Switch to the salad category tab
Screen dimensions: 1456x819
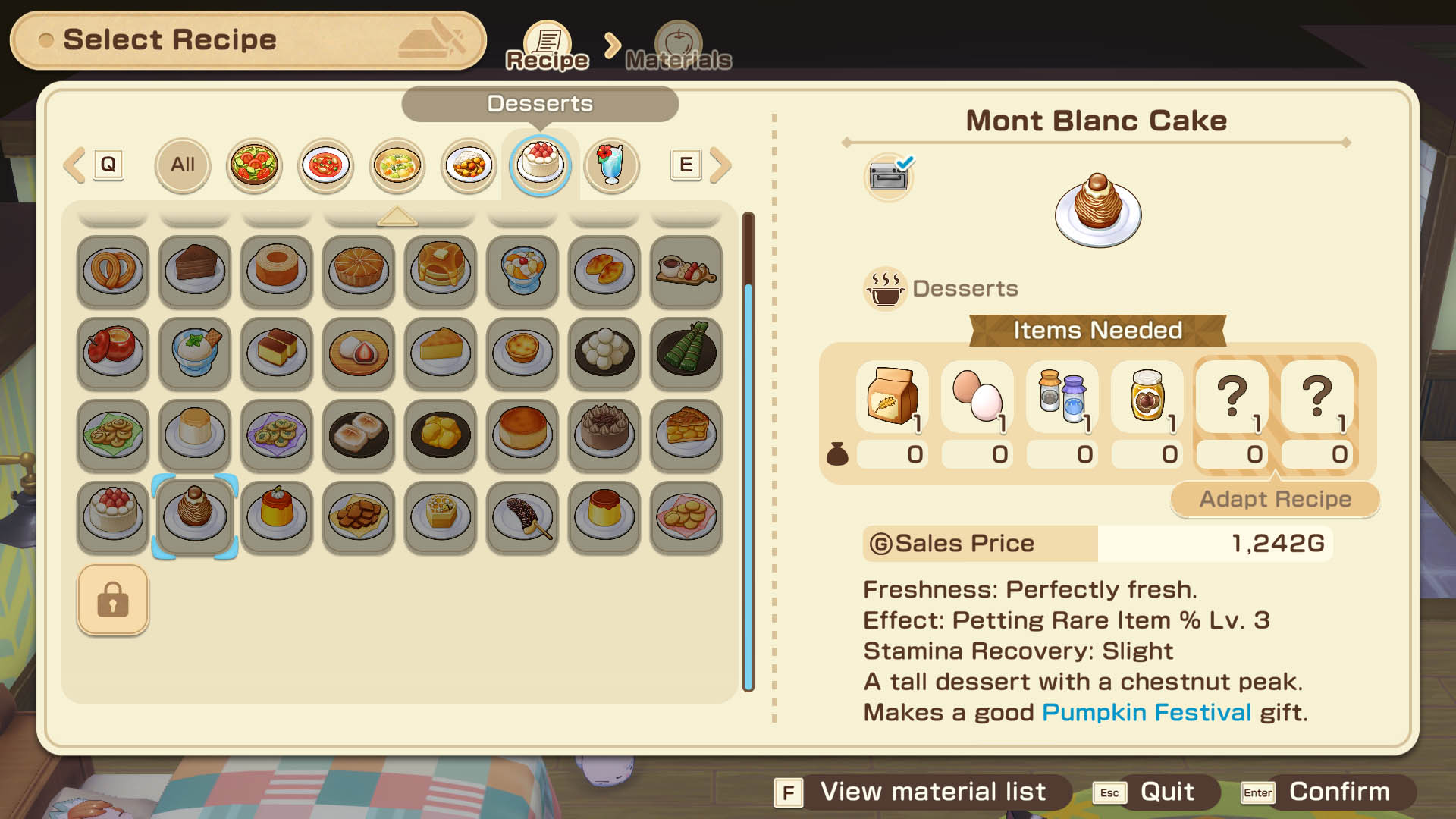point(254,165)
